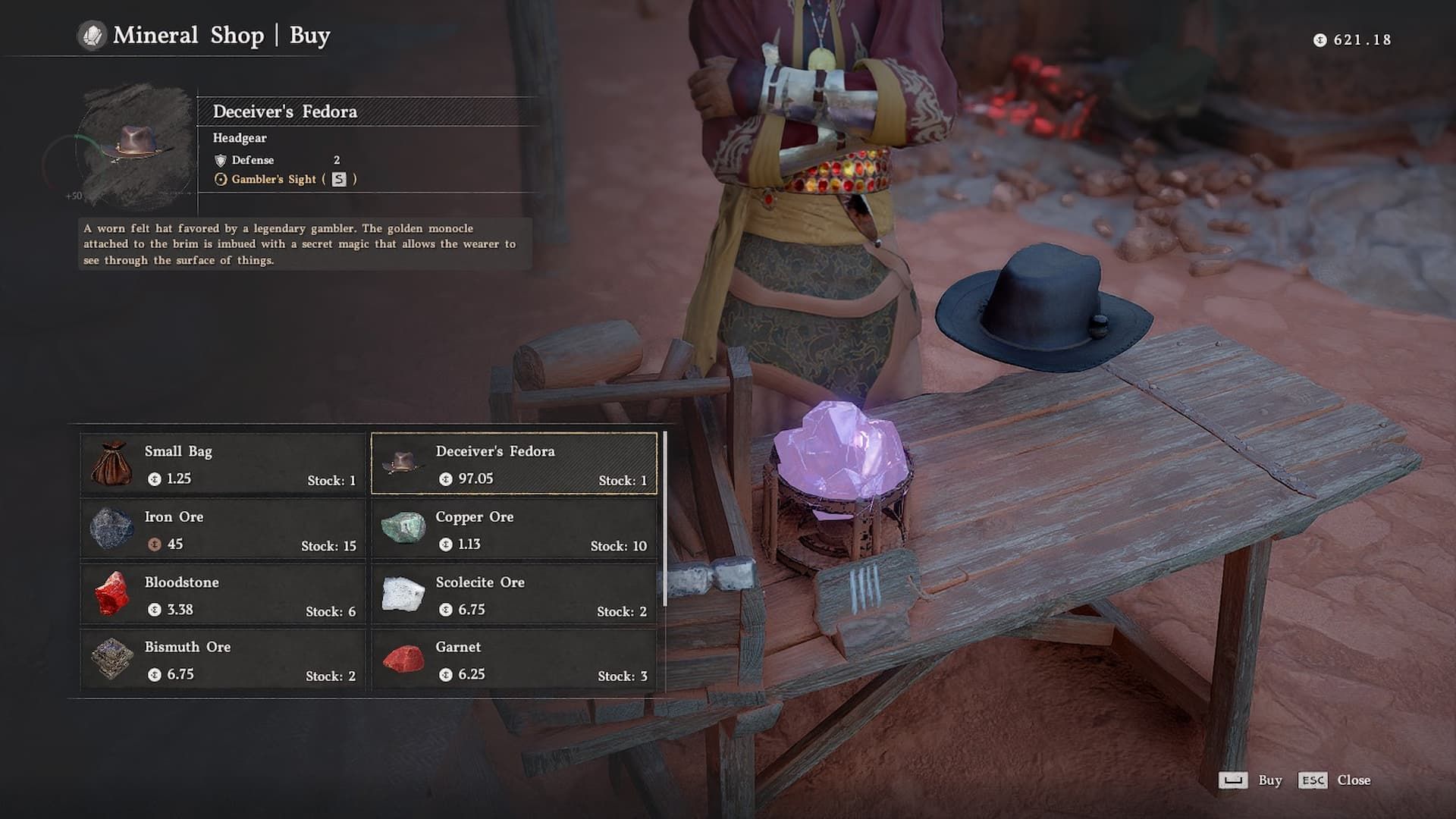Pick the Bismuth Ore listing
This screenshot has width=1456, height=819.
pos(223,660)
